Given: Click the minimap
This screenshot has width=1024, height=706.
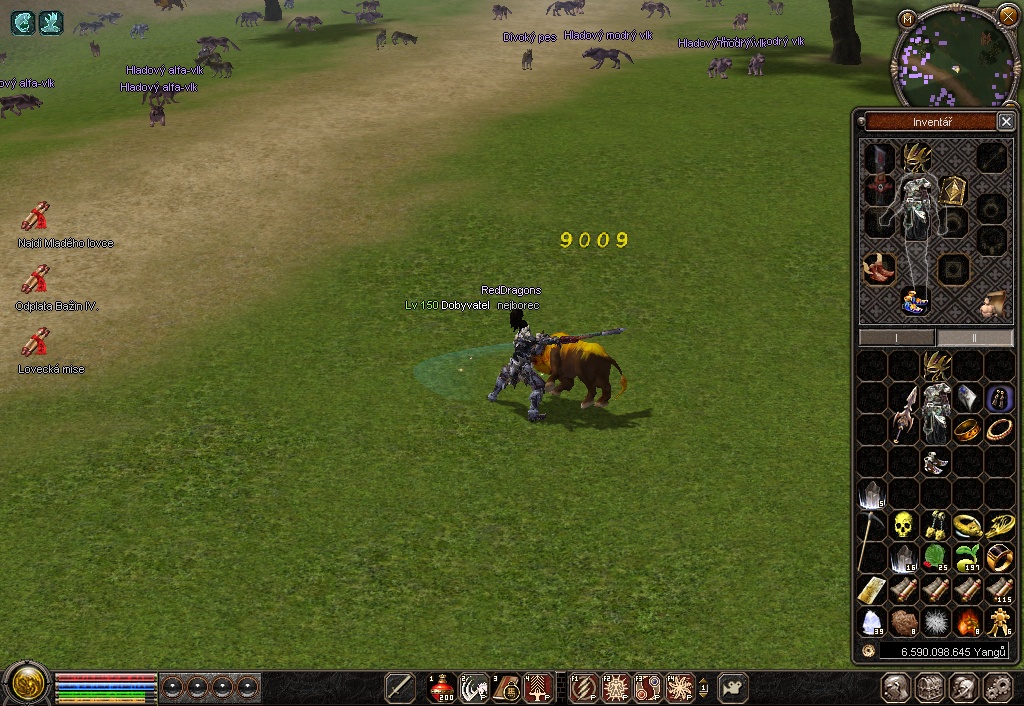Looking at the screenshot, I should [x=954, y=58].
